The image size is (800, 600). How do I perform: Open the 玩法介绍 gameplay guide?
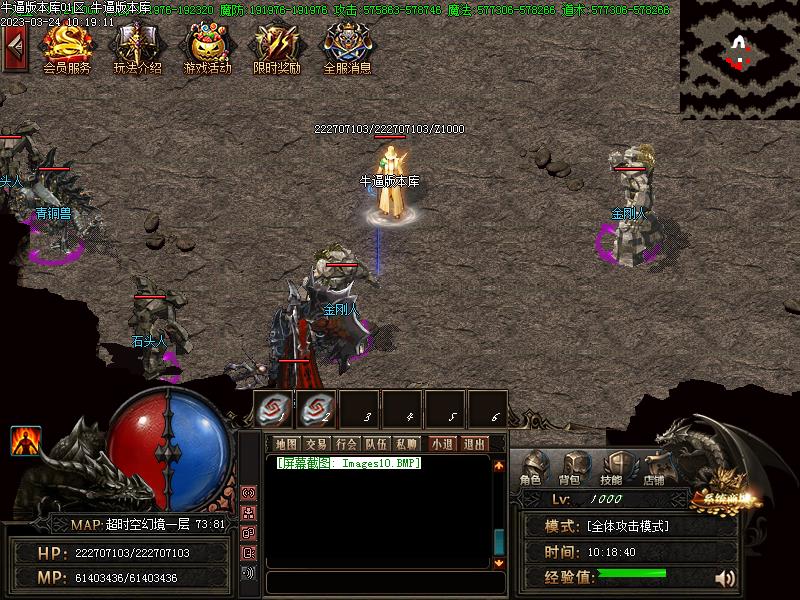[x=137, y=46]
